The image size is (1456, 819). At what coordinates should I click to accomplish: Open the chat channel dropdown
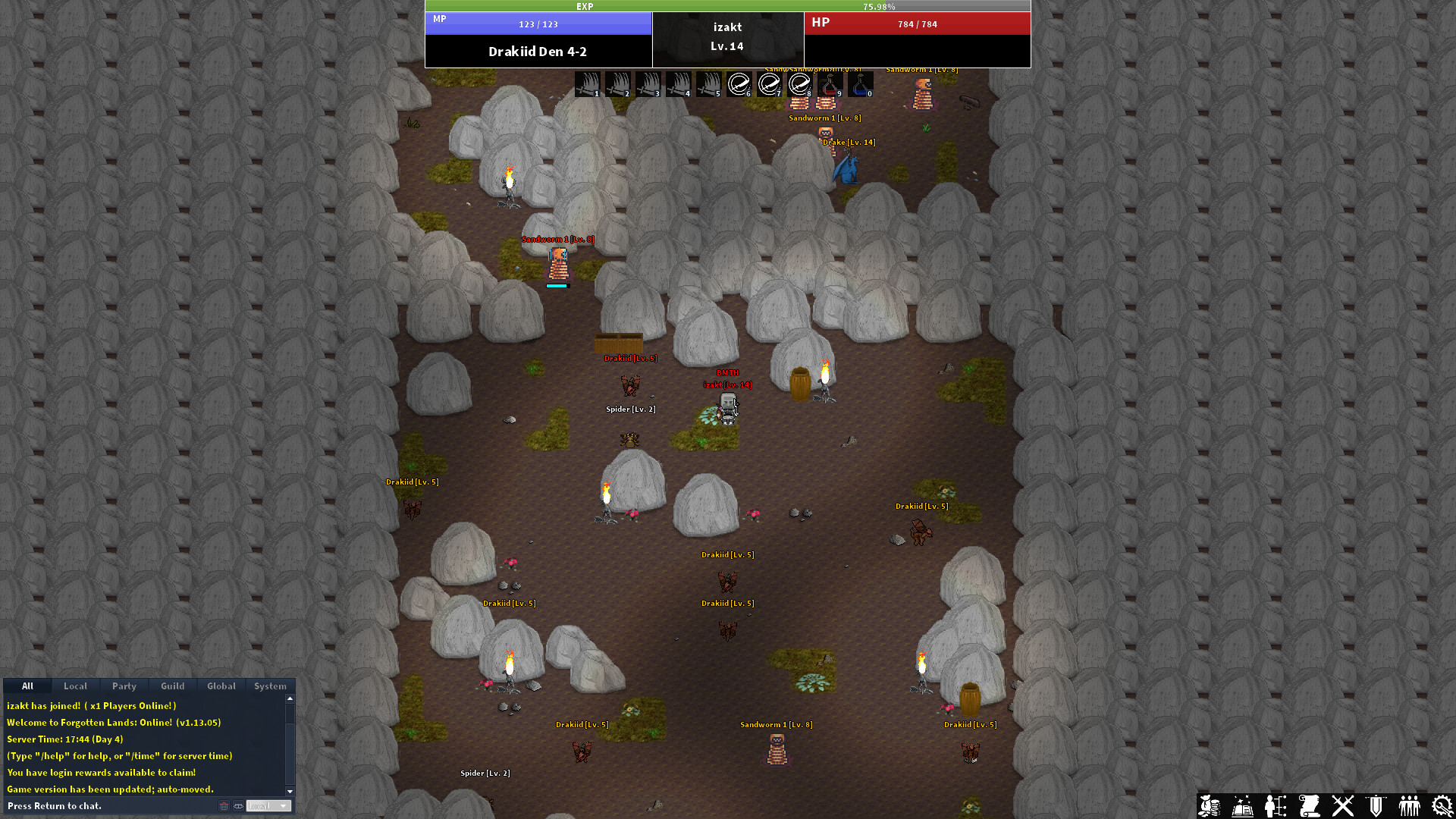(x=268, y=805)
